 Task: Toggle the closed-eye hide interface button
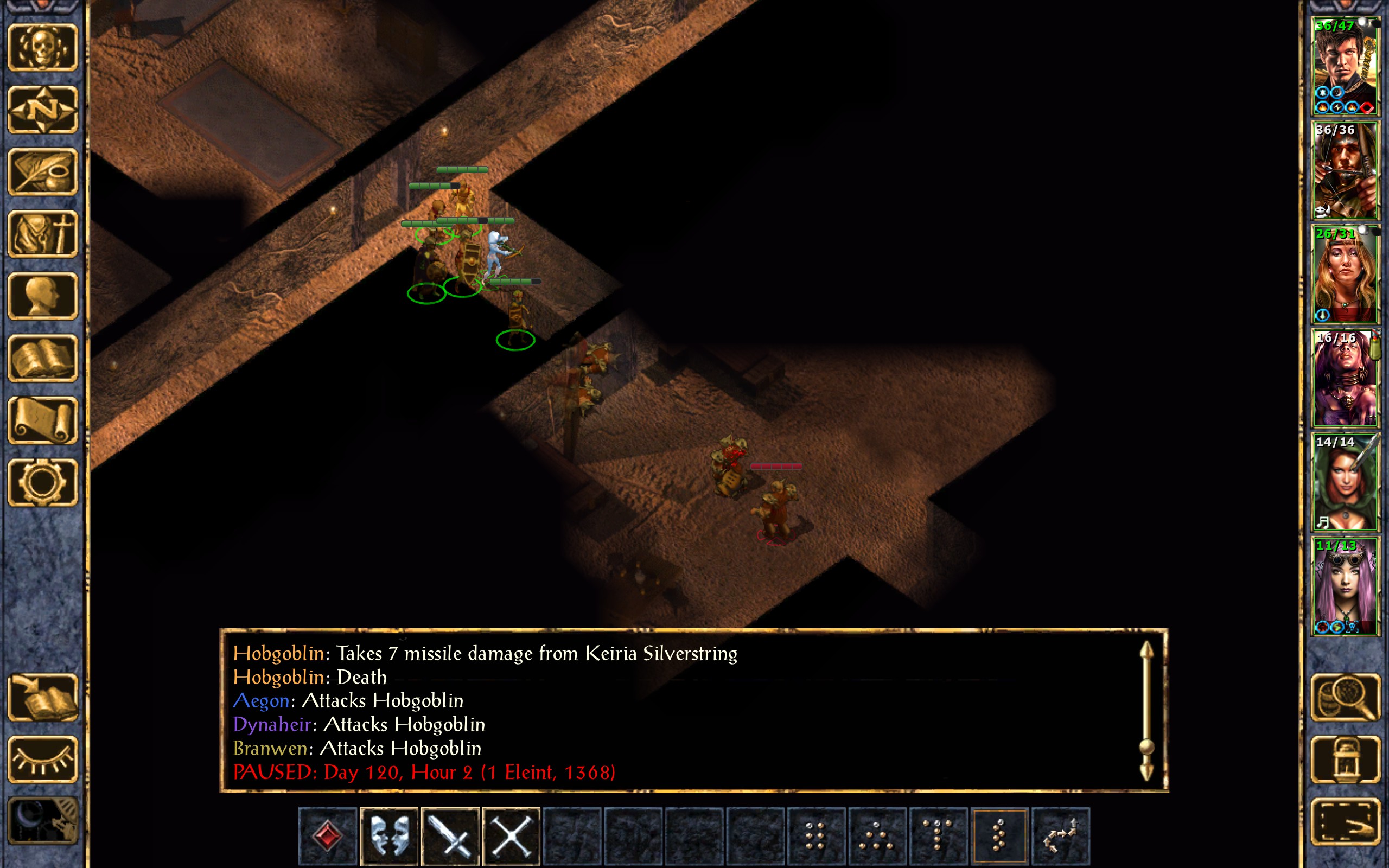[42, 759]
